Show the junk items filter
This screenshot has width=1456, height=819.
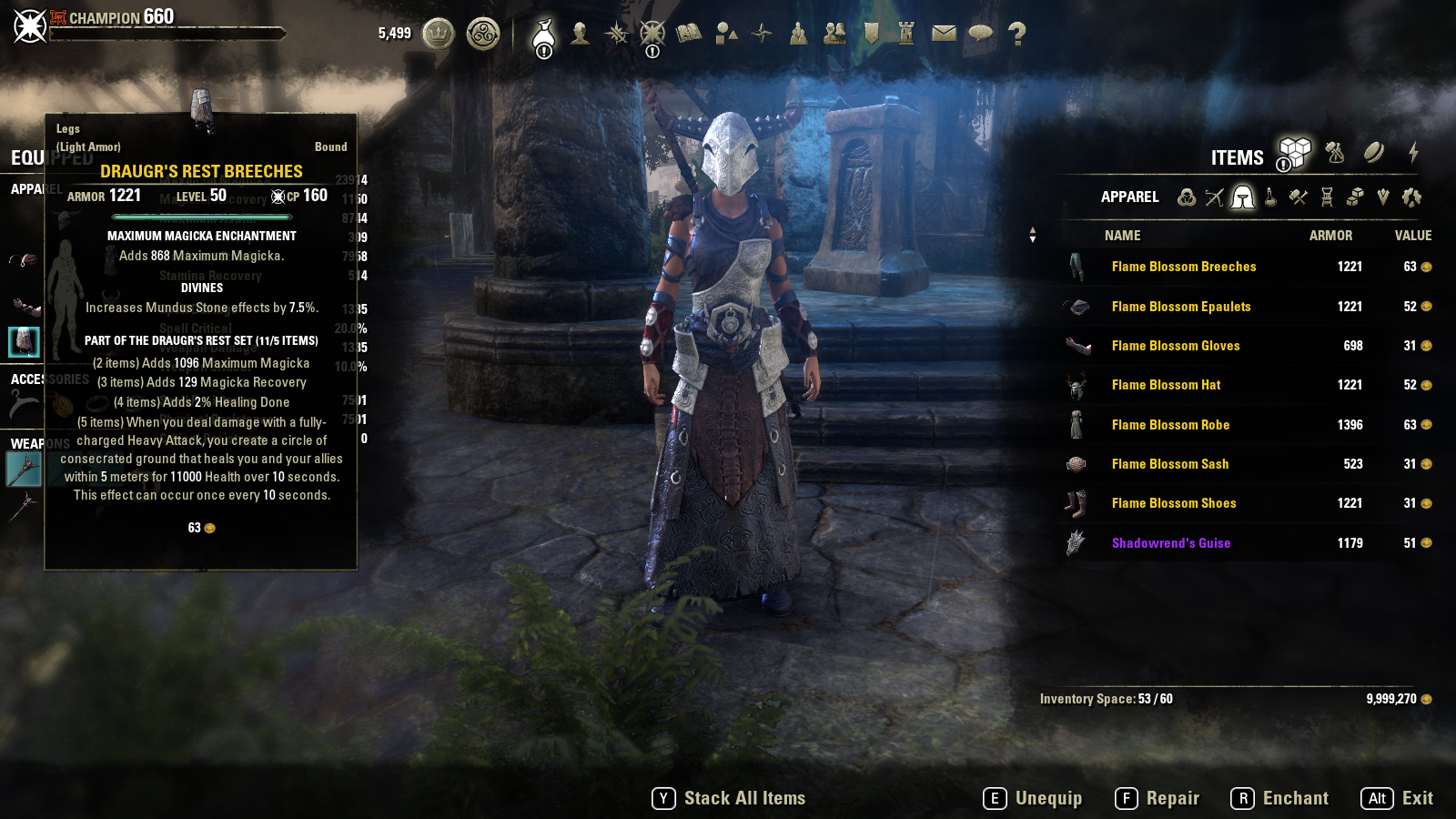pos(1411,197)
